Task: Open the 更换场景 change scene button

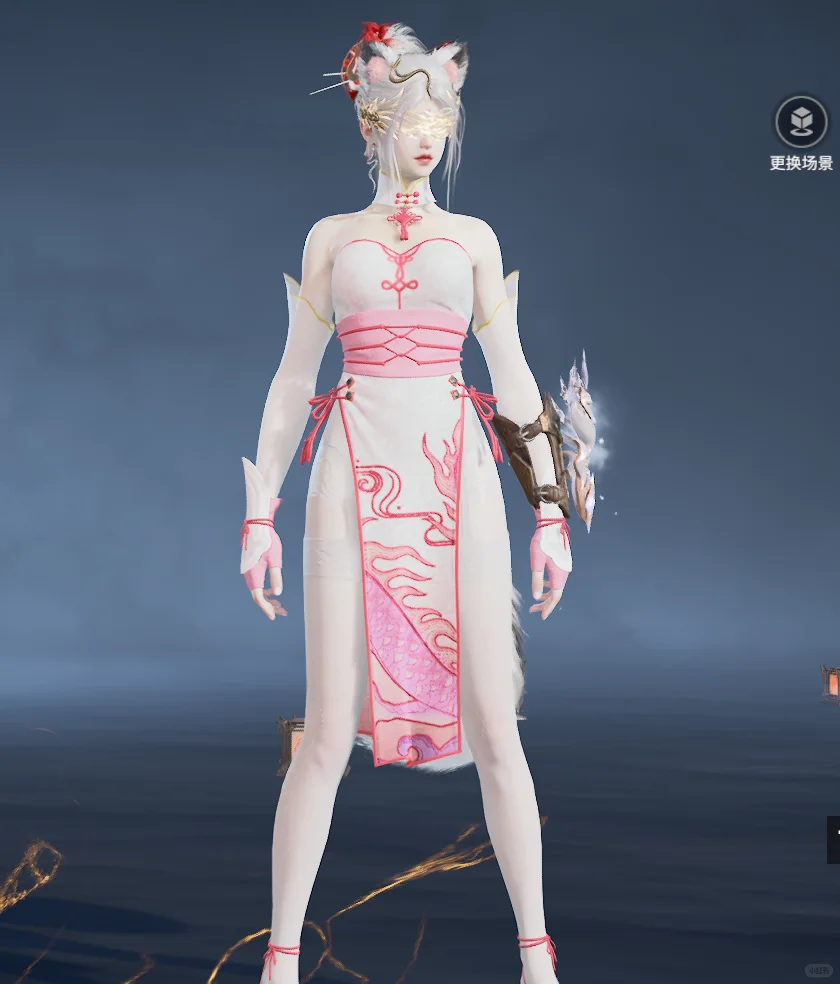Action: [x=801, y=123]
